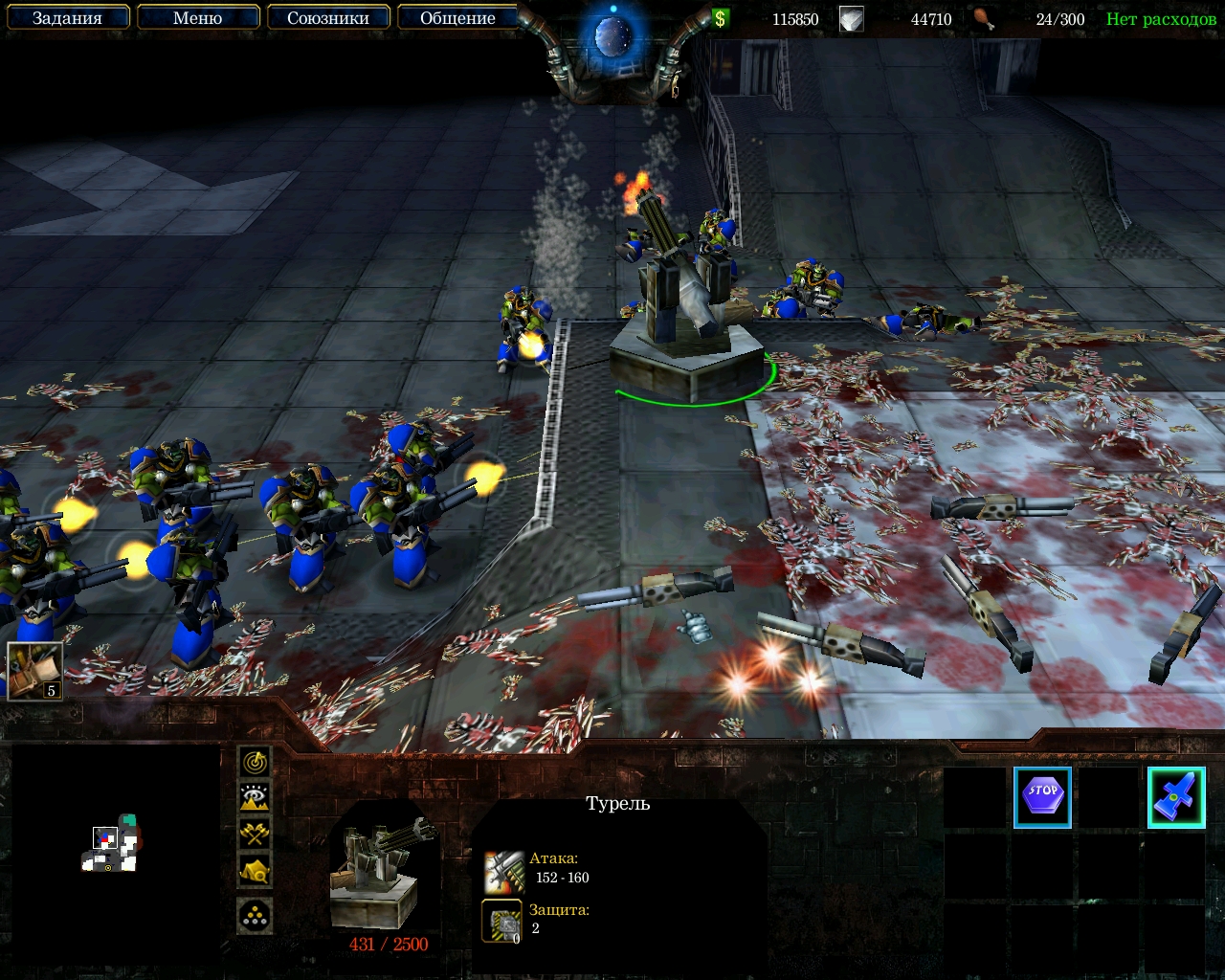Click the minimap
The image size is (1225, 980).
(x=115, y=843)
